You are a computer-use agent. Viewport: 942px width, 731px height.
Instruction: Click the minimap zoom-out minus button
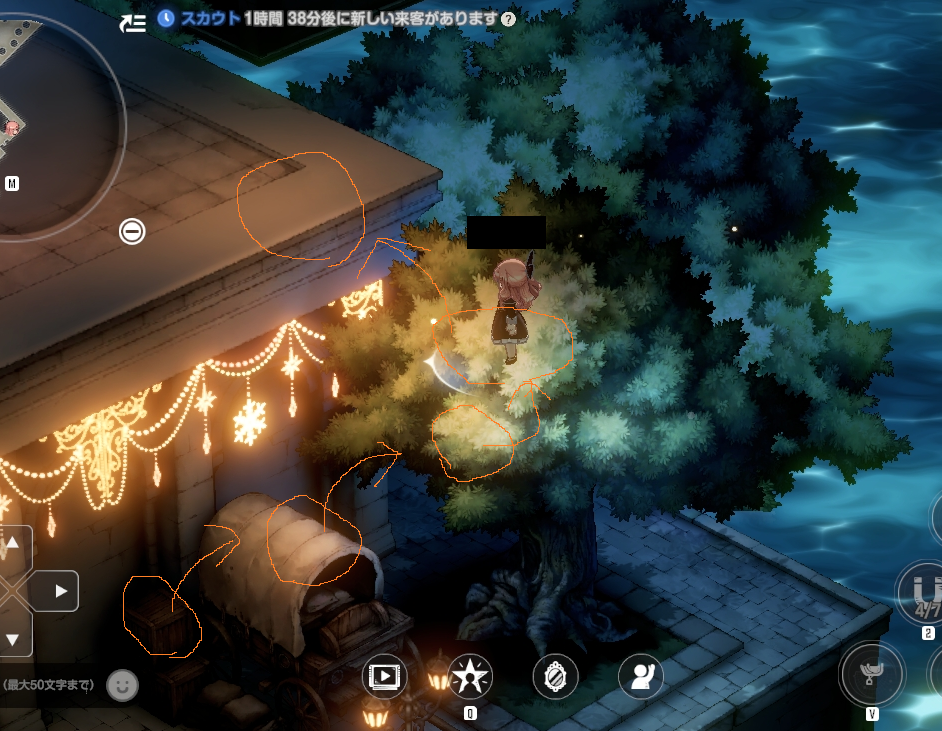click(132, 232)
